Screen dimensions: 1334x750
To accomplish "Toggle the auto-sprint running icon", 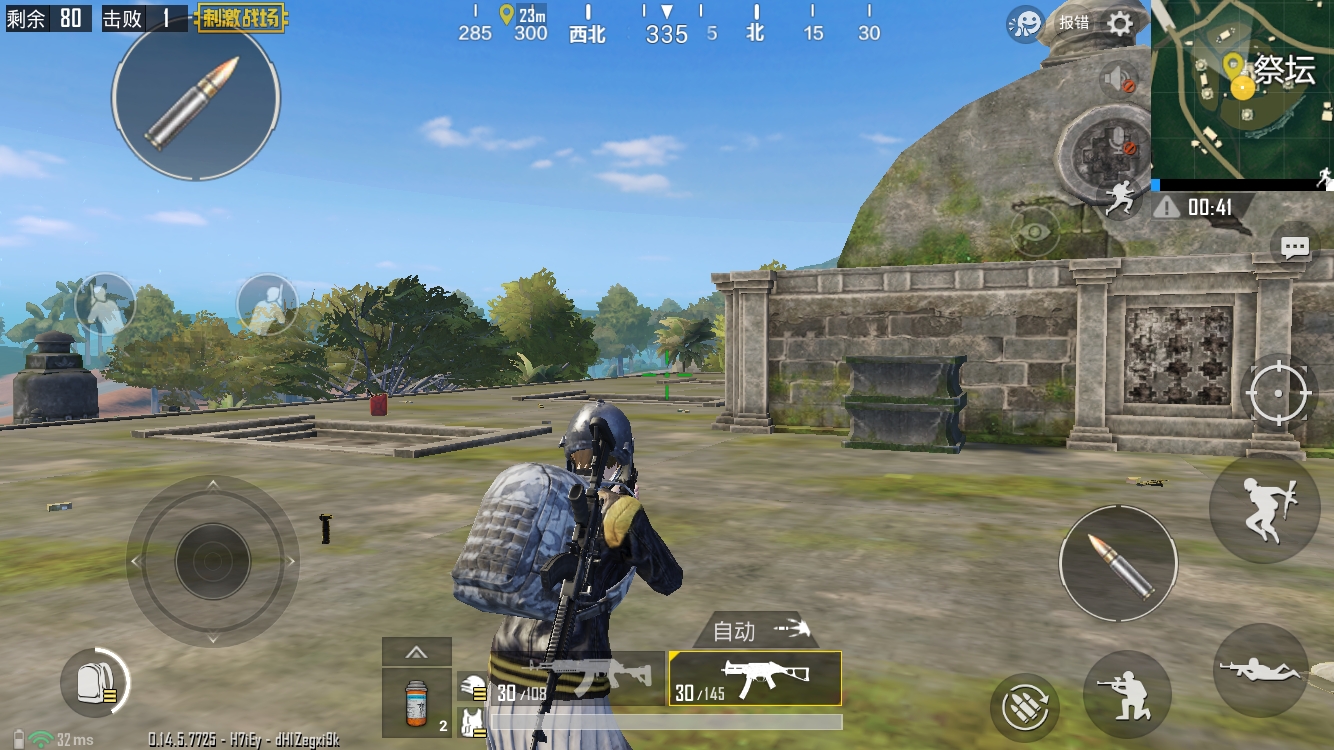I will [x=1120, y=199].
